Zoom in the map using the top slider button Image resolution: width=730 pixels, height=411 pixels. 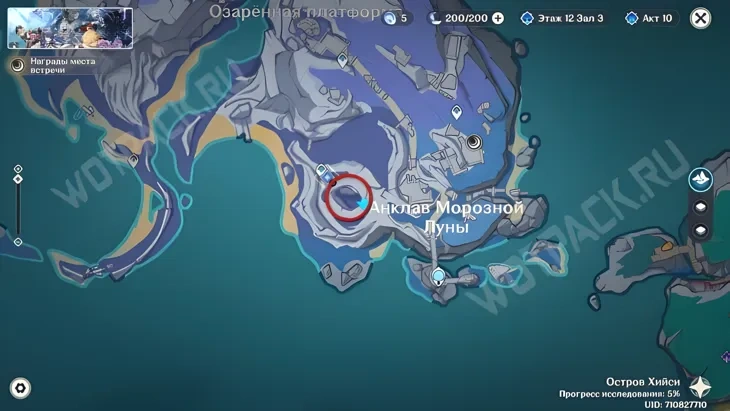tap(18, 169)
